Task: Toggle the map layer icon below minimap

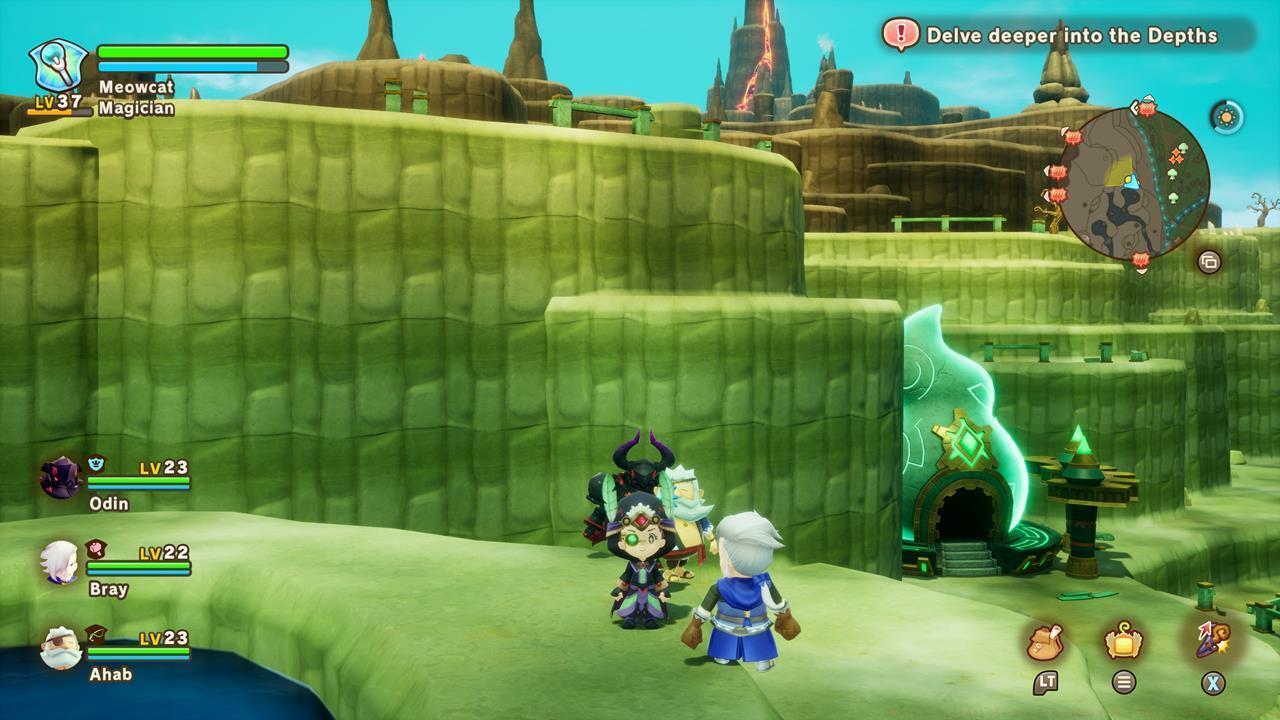Action: coord(1209,261)
